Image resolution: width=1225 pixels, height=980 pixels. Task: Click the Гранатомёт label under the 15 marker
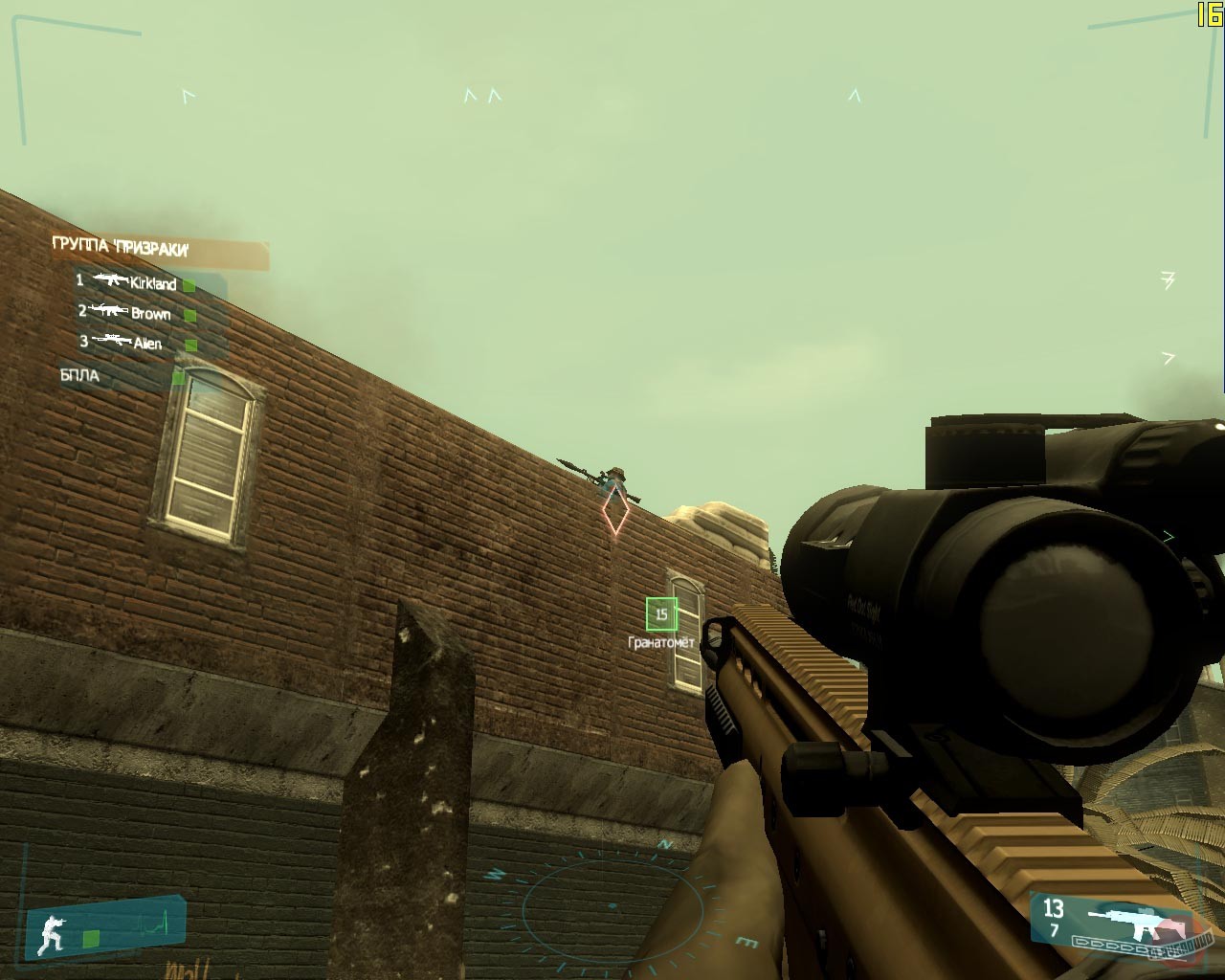[x=662, y=641]
